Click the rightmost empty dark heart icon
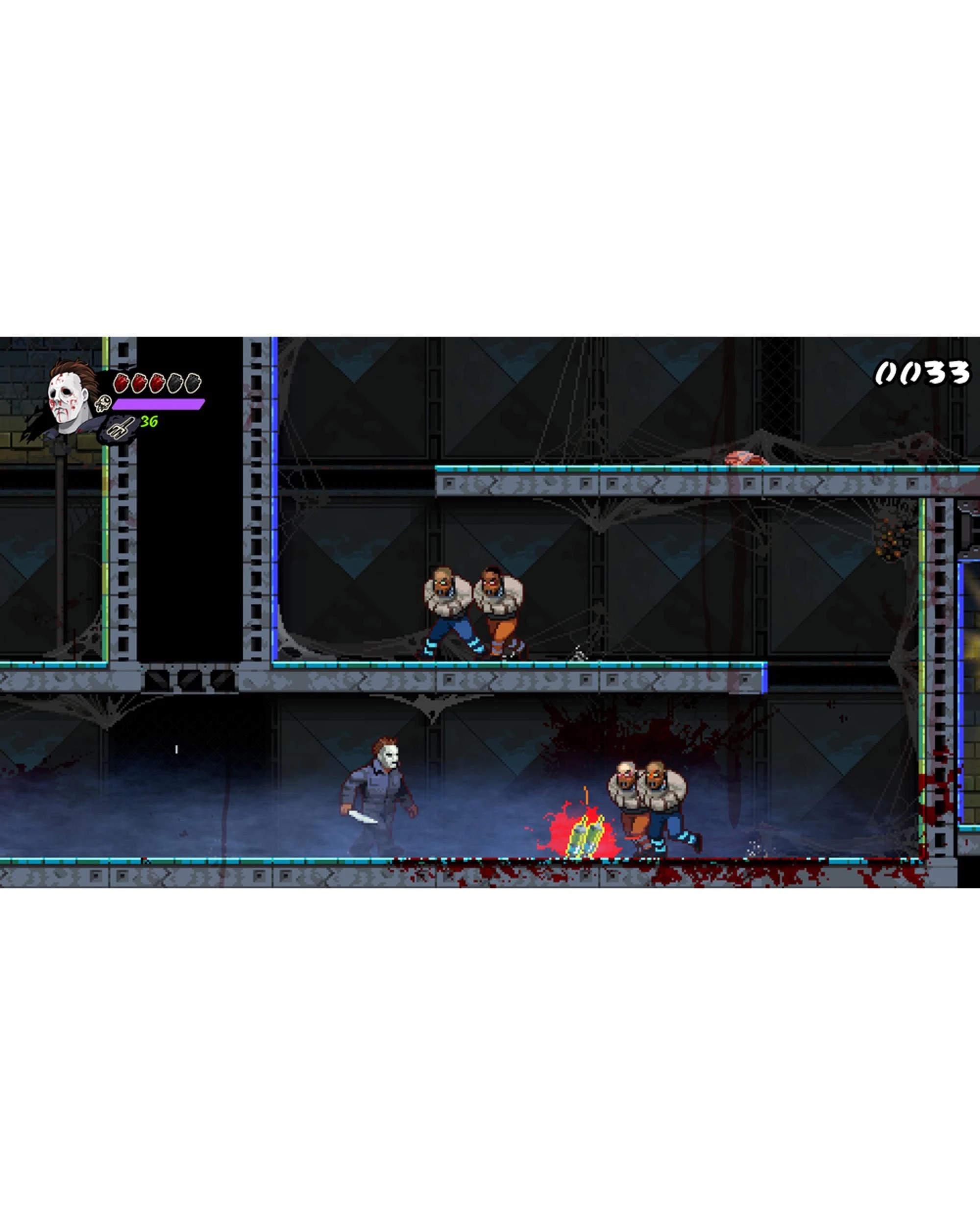Screen dimensions: 980x1225 coord(192,384)
